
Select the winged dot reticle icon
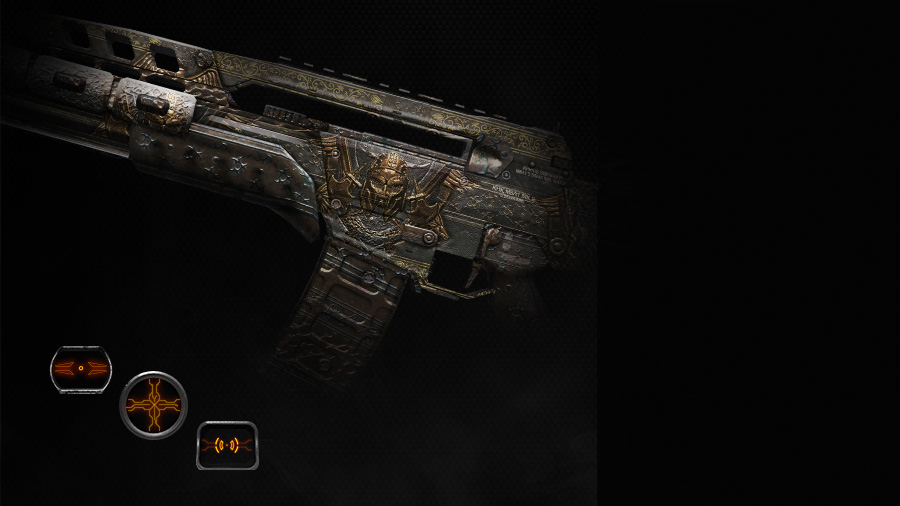point(81,369)
